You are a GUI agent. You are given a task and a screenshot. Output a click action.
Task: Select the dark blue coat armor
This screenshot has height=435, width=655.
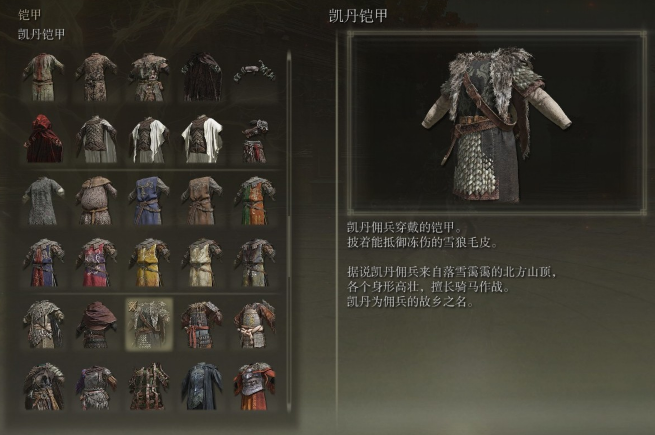(x=201, y=385)
